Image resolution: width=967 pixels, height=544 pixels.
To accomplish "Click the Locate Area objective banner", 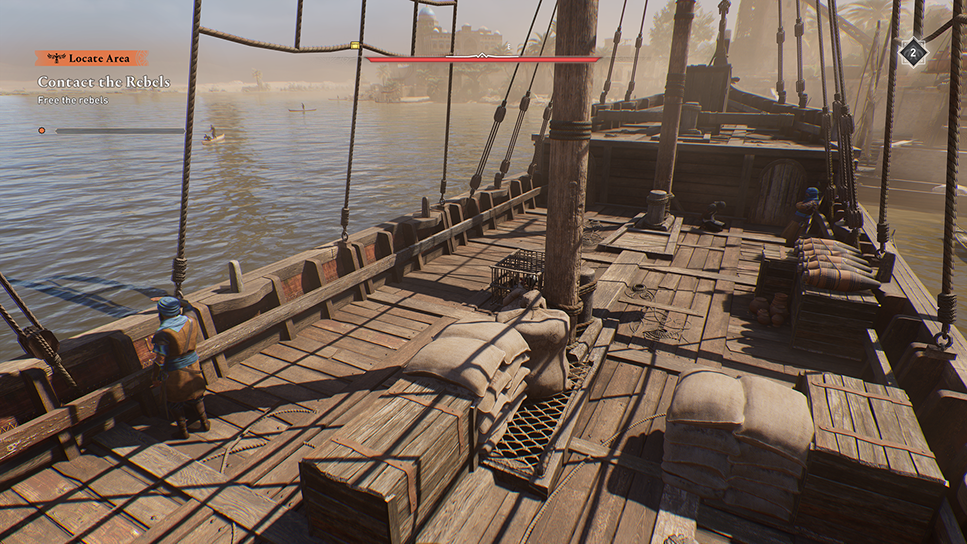I will (92, 59).
